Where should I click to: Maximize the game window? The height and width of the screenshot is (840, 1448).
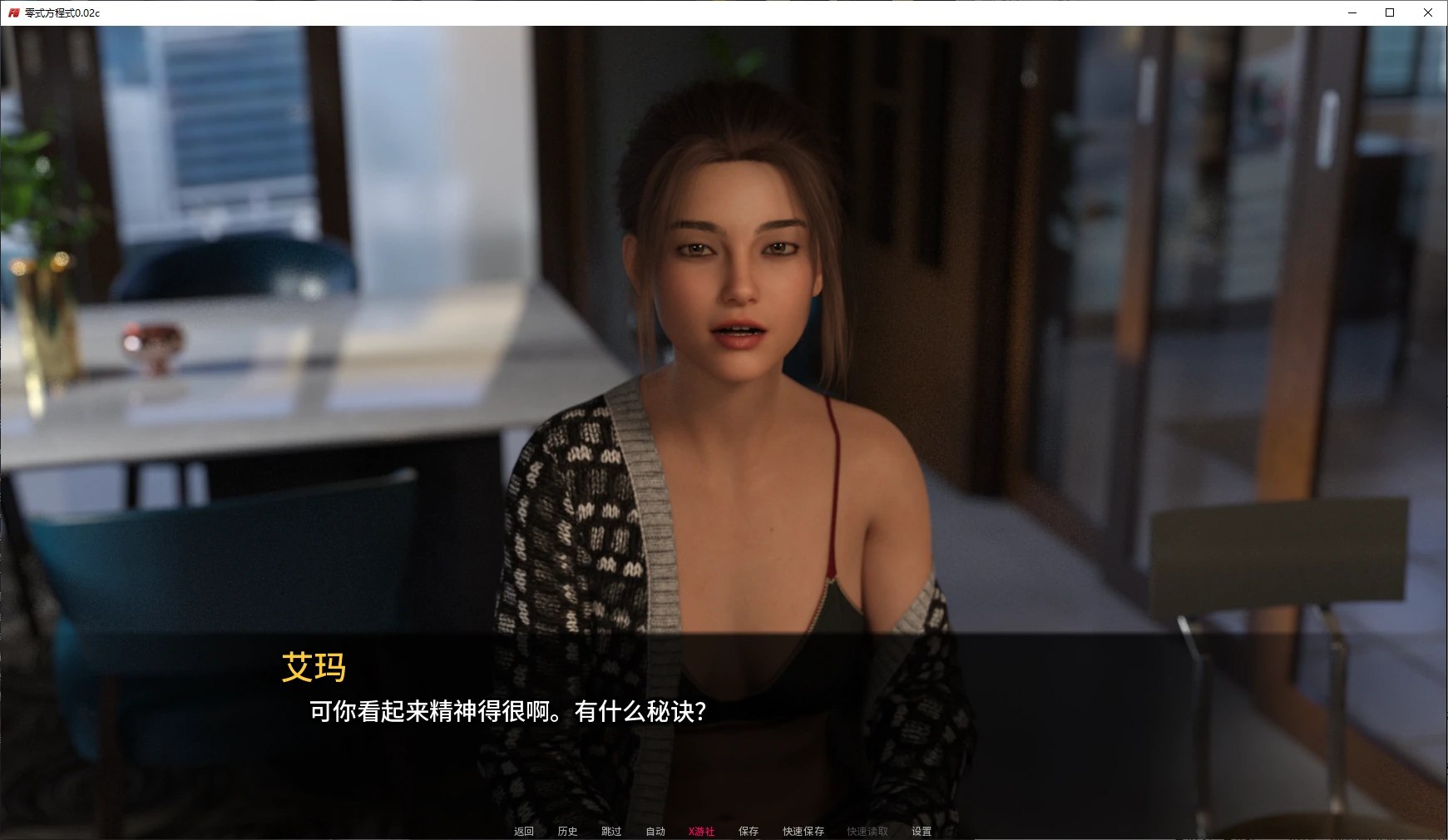coord(1389,12)
